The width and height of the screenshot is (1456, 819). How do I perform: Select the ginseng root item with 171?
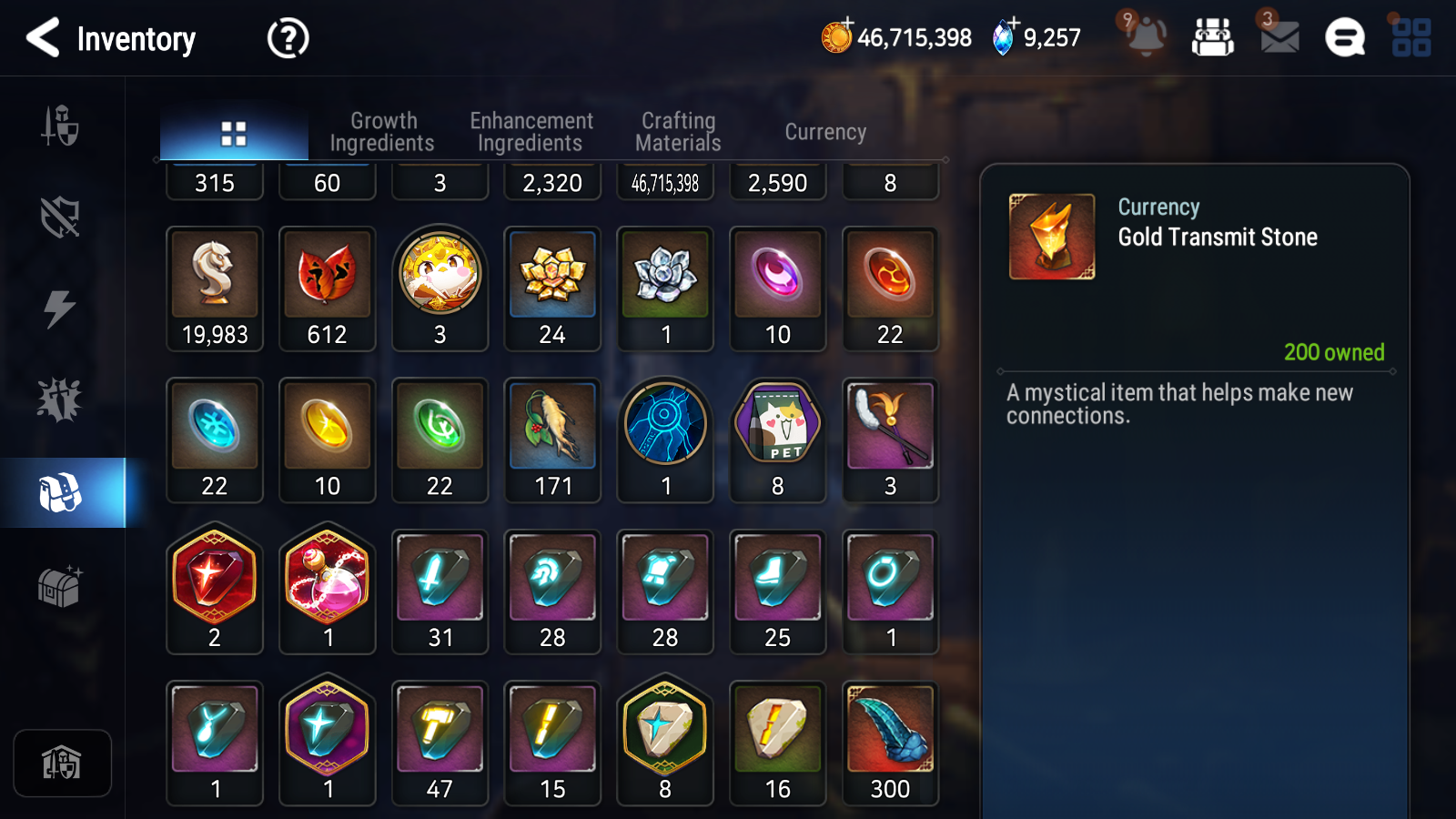(552, 440)
